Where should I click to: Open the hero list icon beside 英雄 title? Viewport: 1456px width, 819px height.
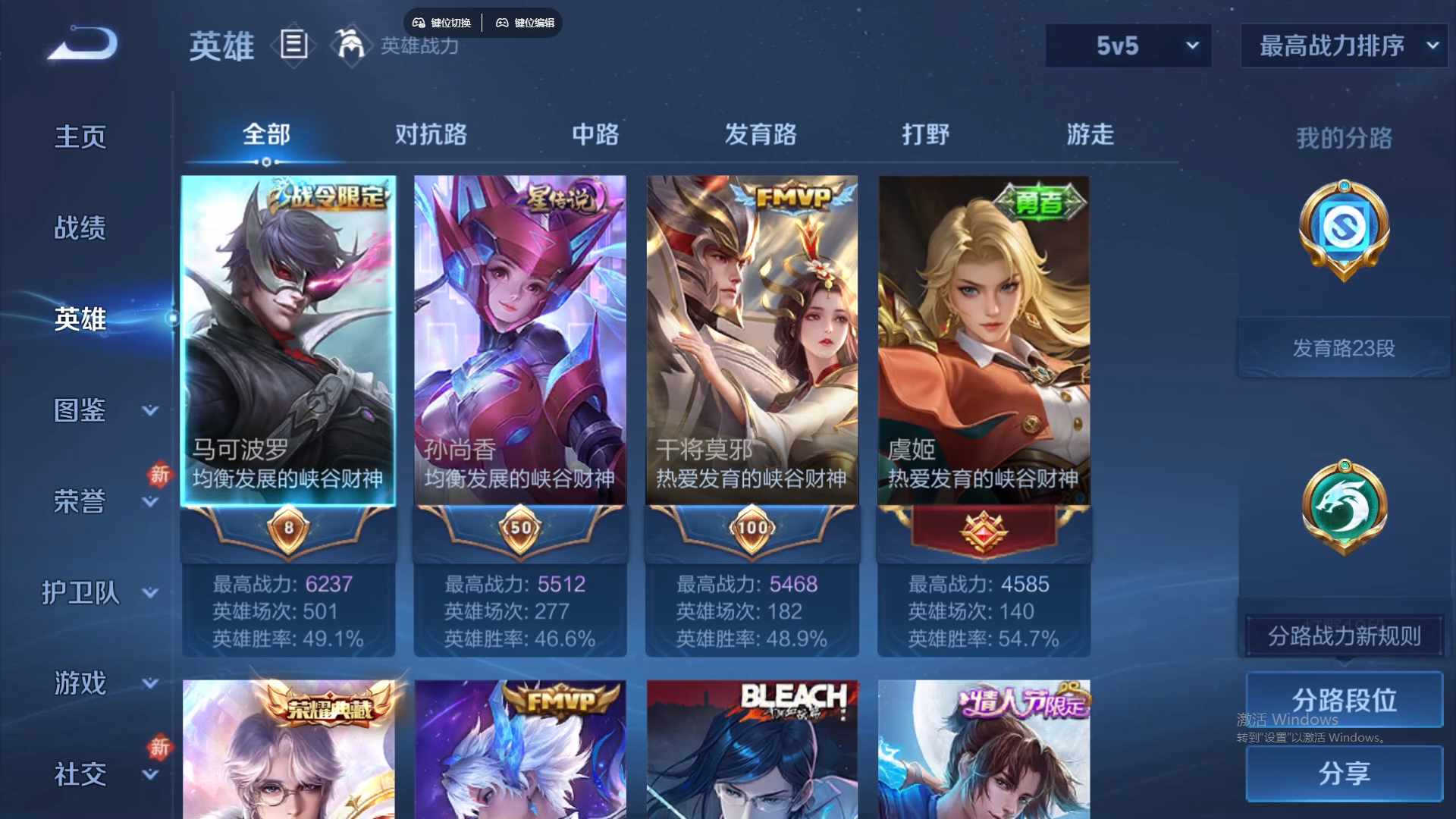[x=293, y=44]
